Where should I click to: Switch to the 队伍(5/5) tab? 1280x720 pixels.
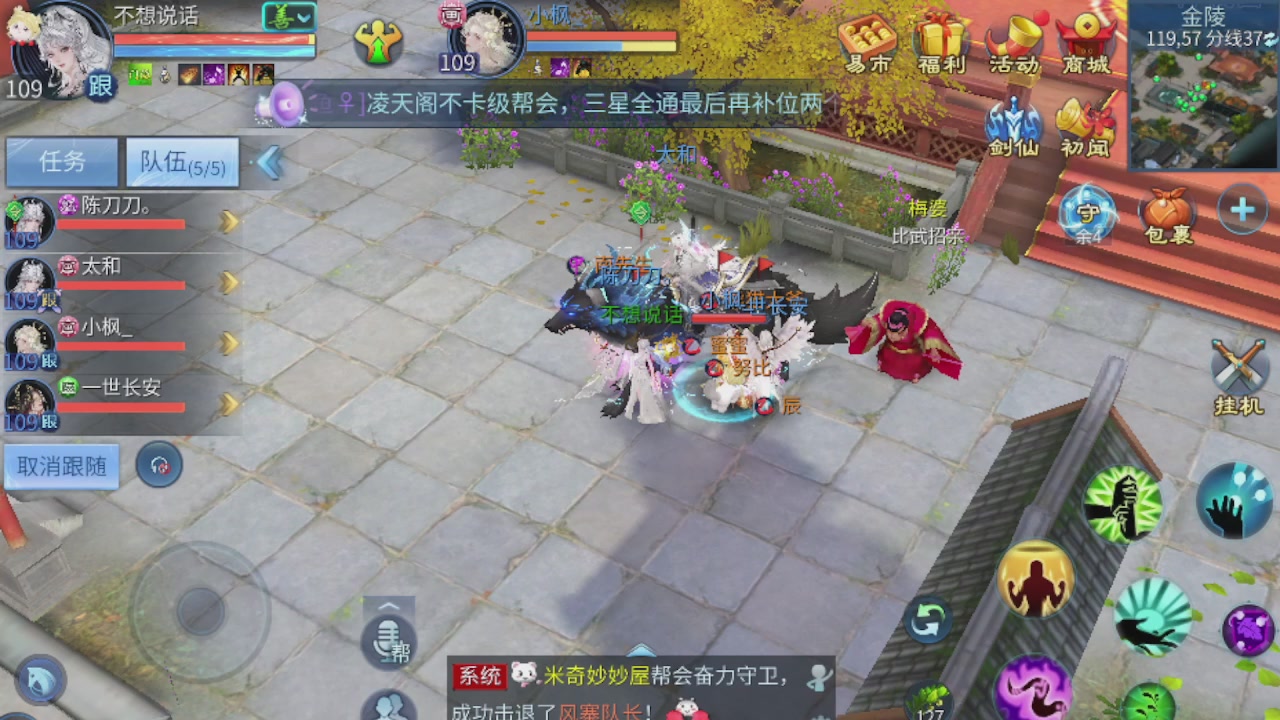pyautogui.click(x=181, y=162)
